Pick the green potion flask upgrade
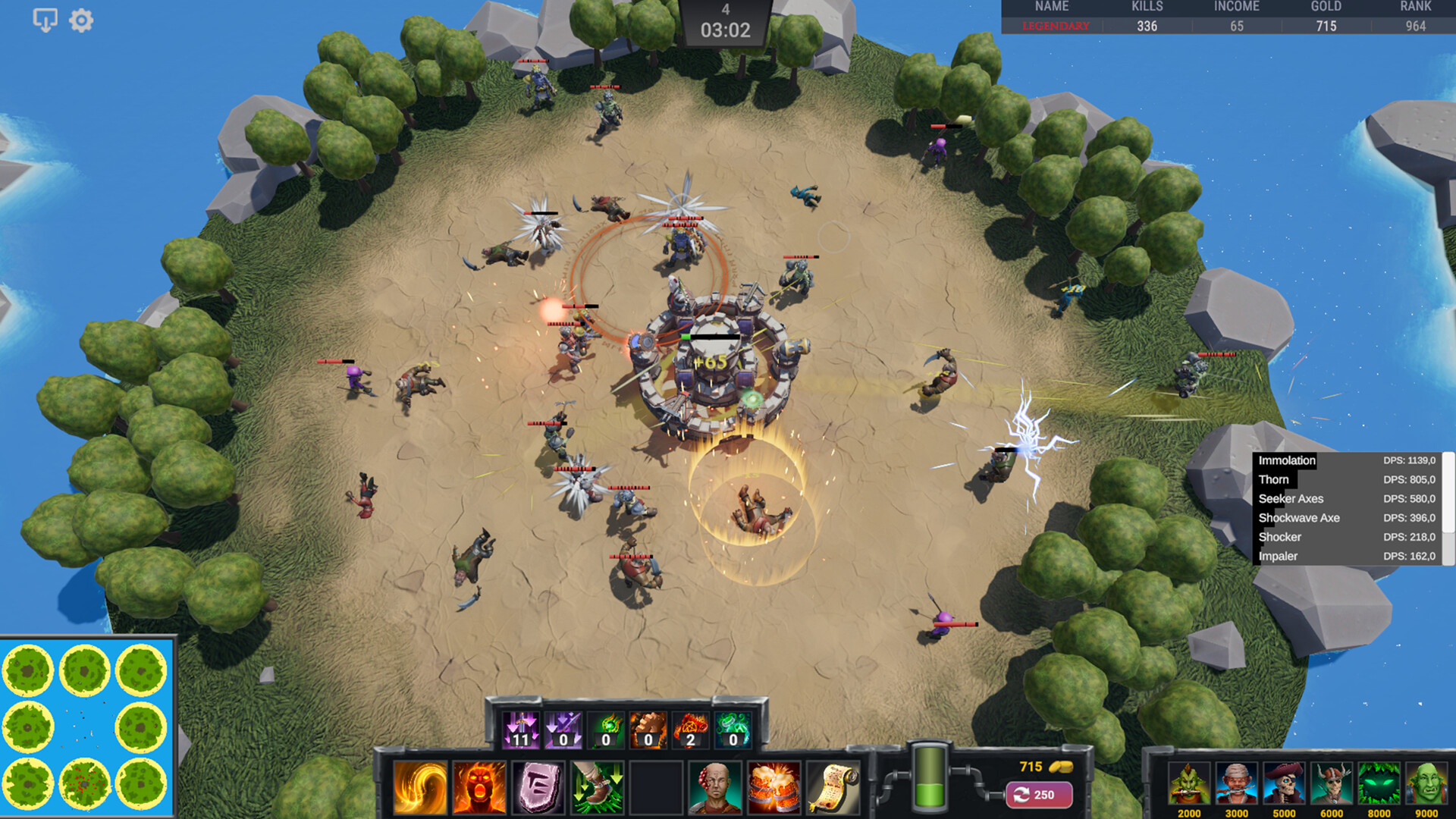 pyautogui.click(x=733, y=730)
